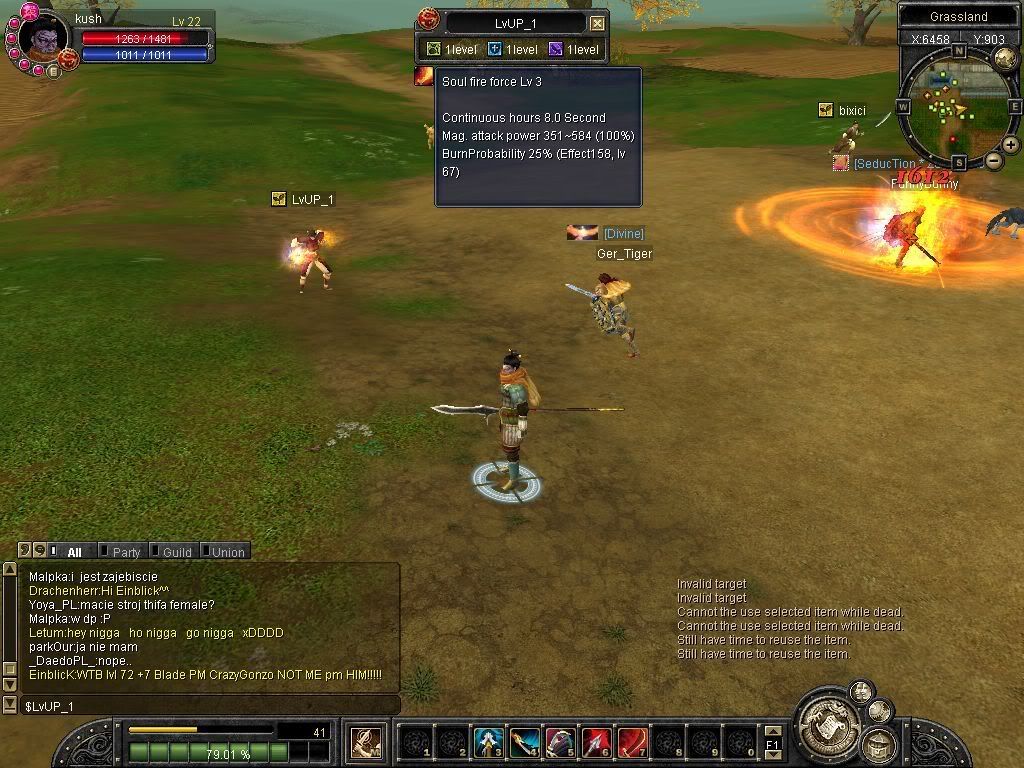Image resolution: width=1024 pixels, height=768 pixels.
Task: Zoom in the minimap with plus button
Action: point(1011,145)
